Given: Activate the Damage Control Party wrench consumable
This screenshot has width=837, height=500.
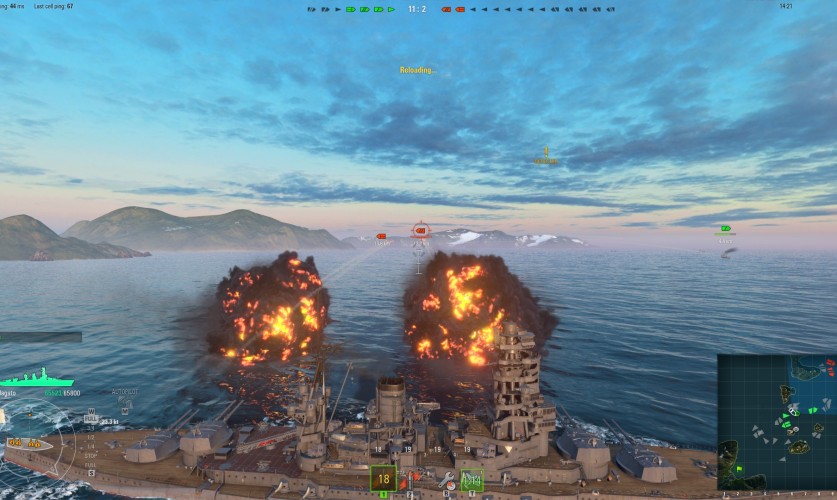Looking at the screenshot, I should pyautogui.click(x=446, y=480).
